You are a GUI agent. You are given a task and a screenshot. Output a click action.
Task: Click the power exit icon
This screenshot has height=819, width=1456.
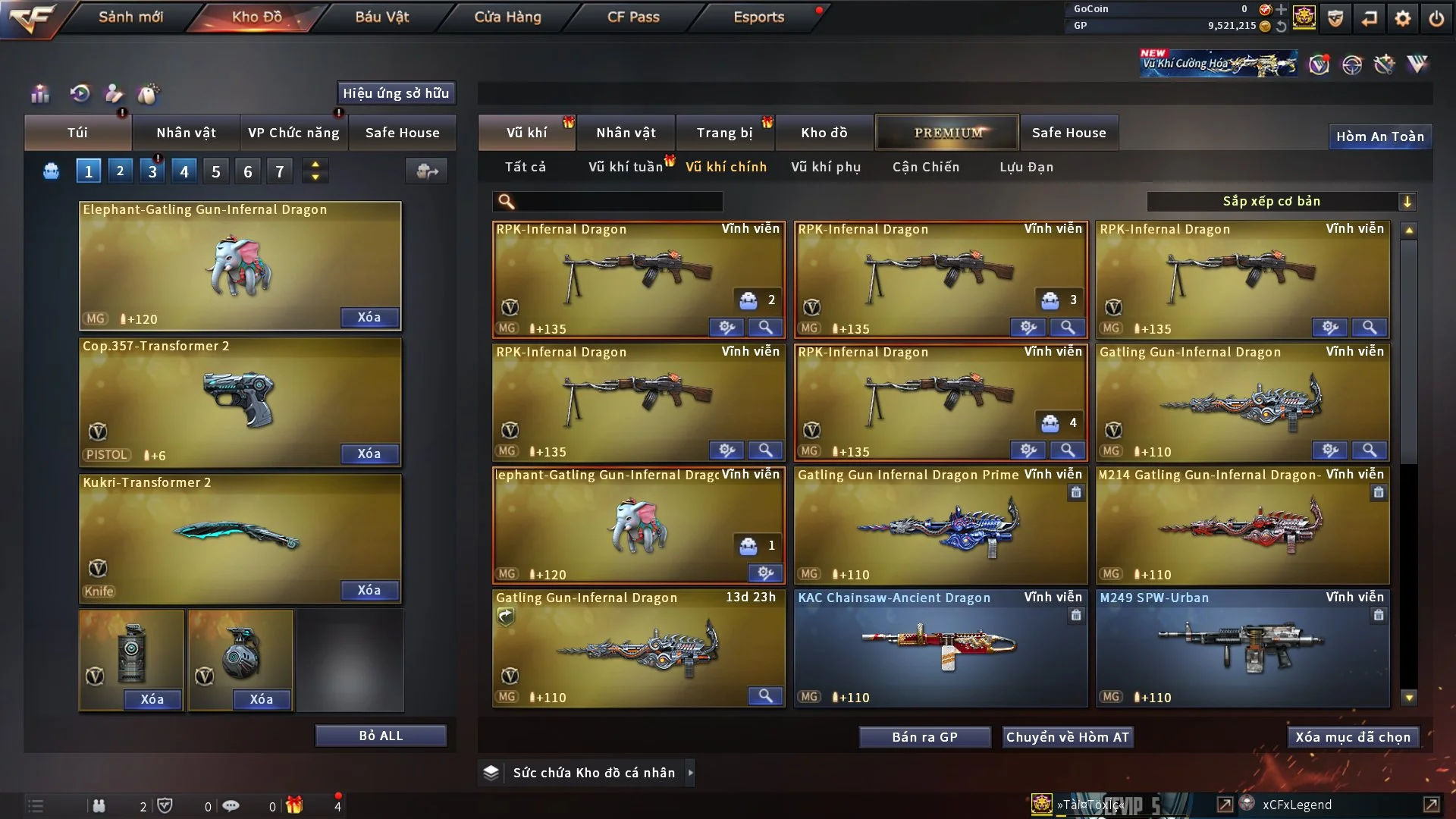click(x=1436, y=18)
